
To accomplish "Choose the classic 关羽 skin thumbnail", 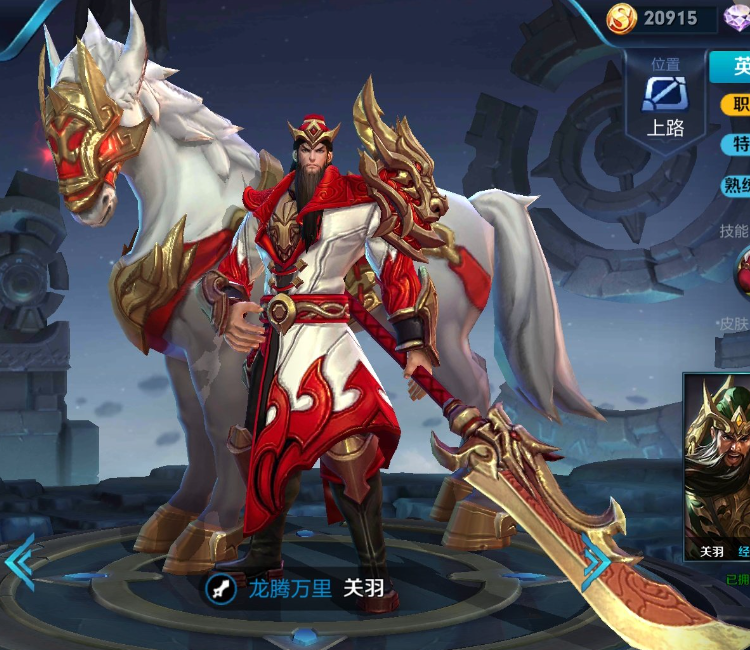I will (718, 470).
